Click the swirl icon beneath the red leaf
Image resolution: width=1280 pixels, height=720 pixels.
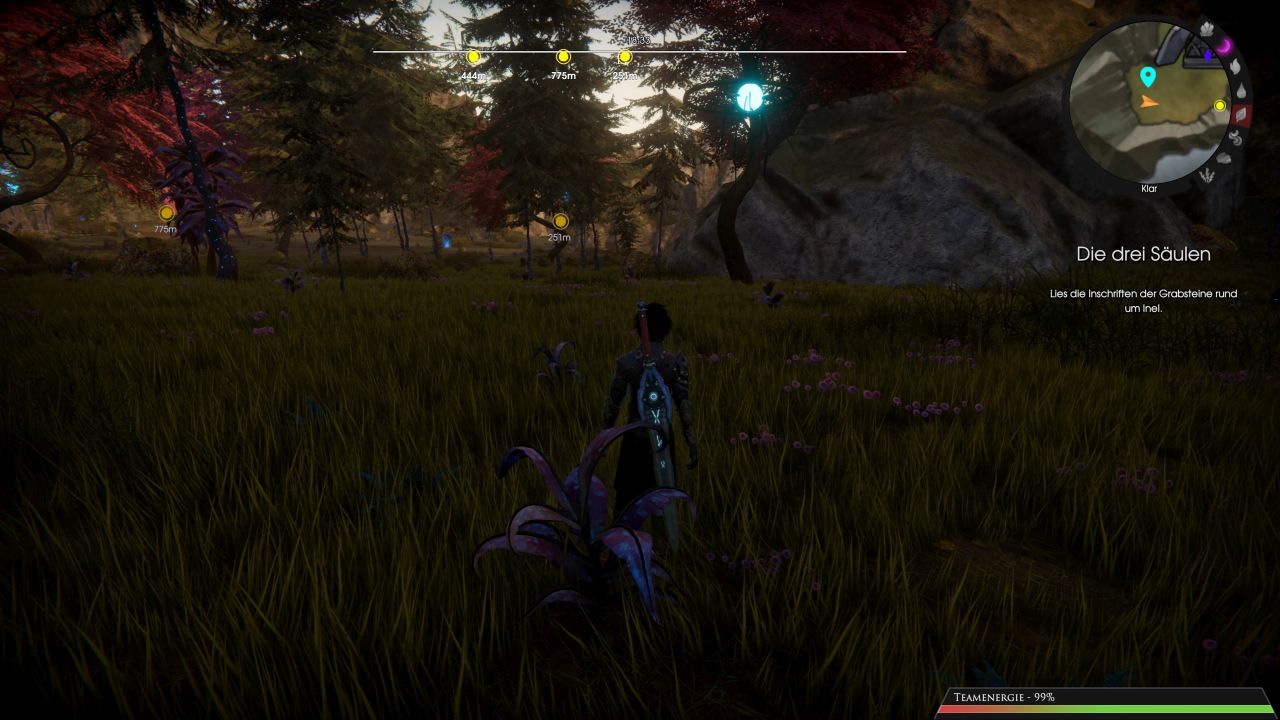click(1235, 137)
